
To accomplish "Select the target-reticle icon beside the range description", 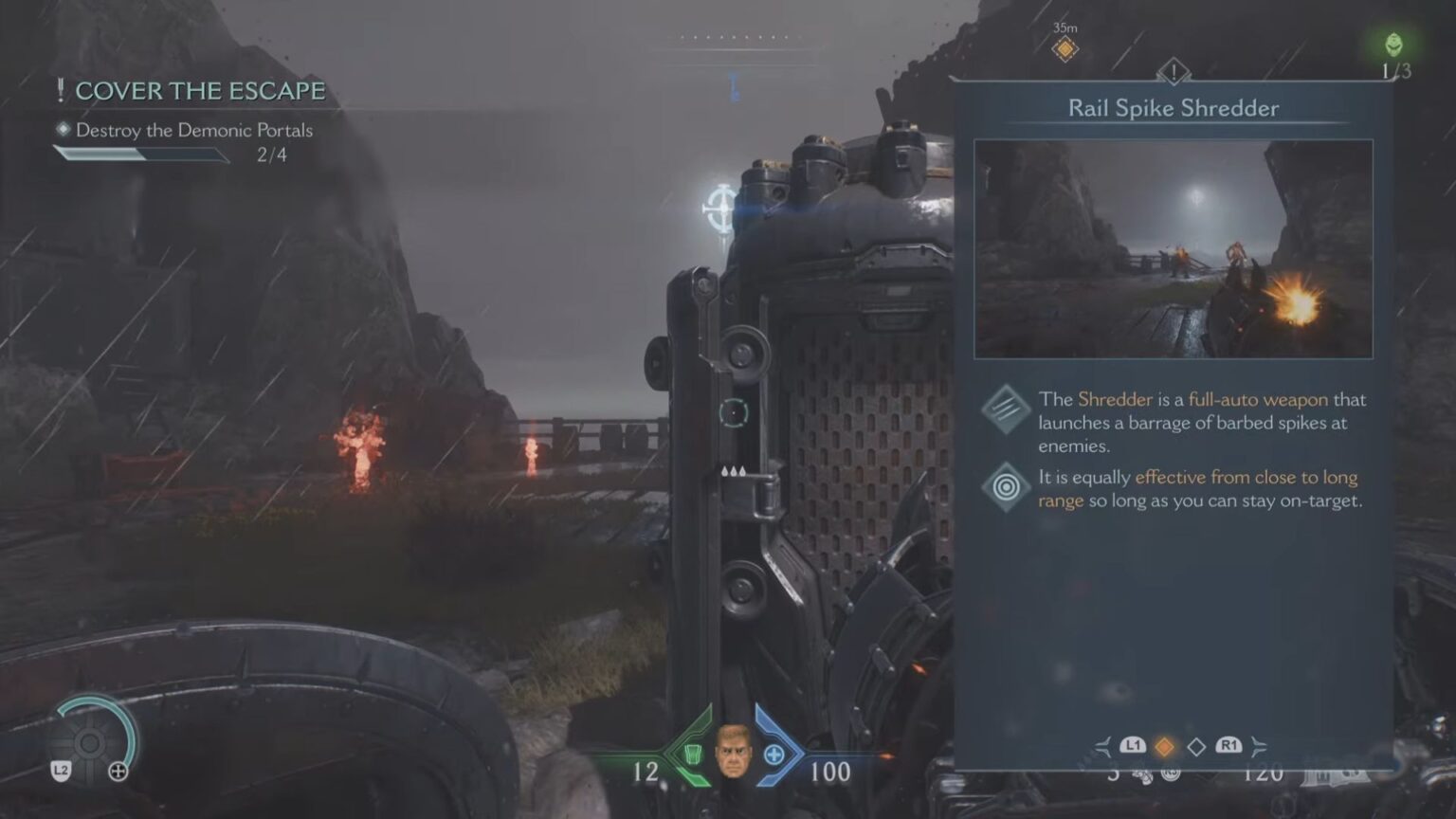I will pyautogui.click(x=1007, y=487).
